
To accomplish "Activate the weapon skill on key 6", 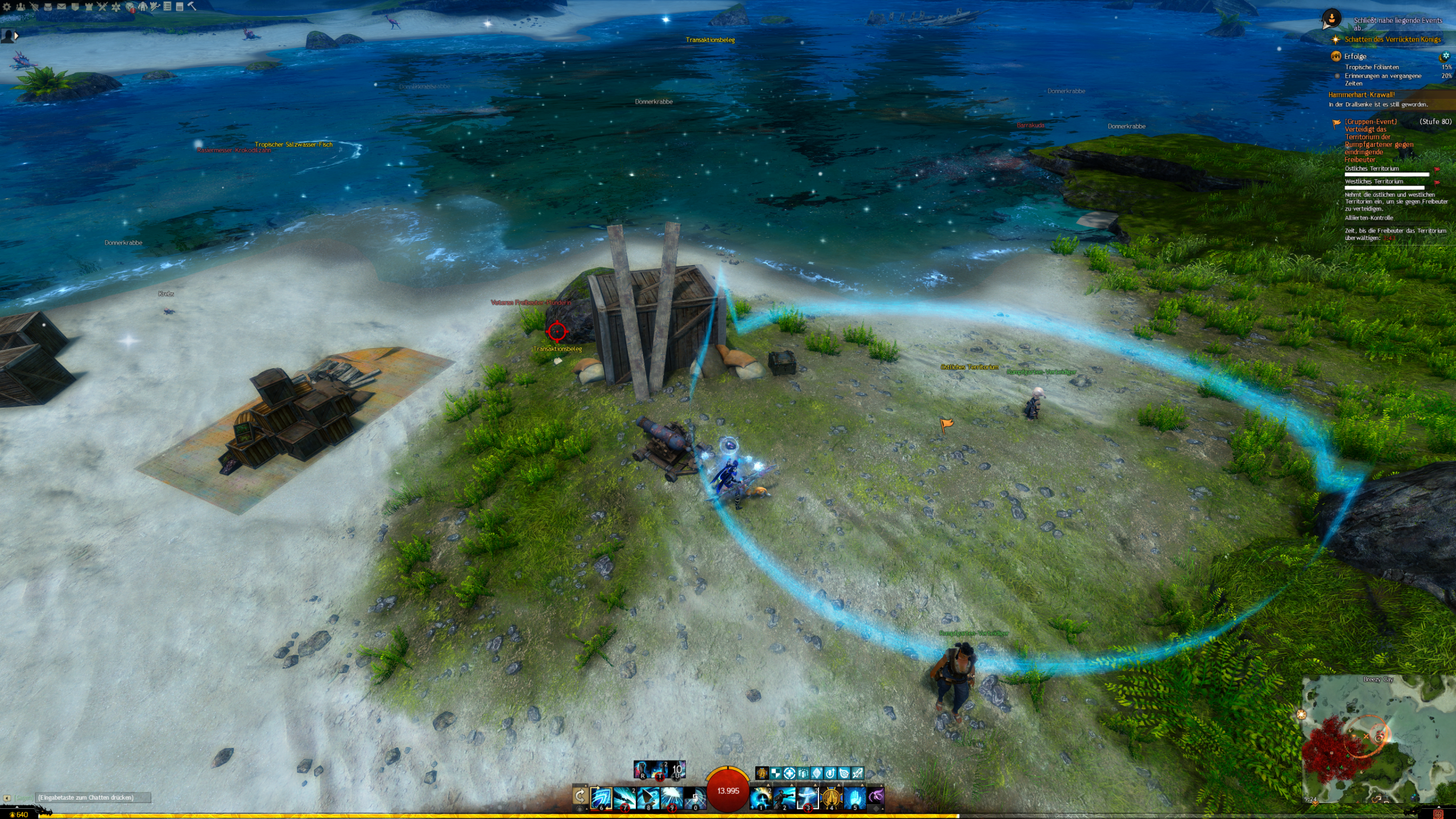I will (x=601, y=798).
